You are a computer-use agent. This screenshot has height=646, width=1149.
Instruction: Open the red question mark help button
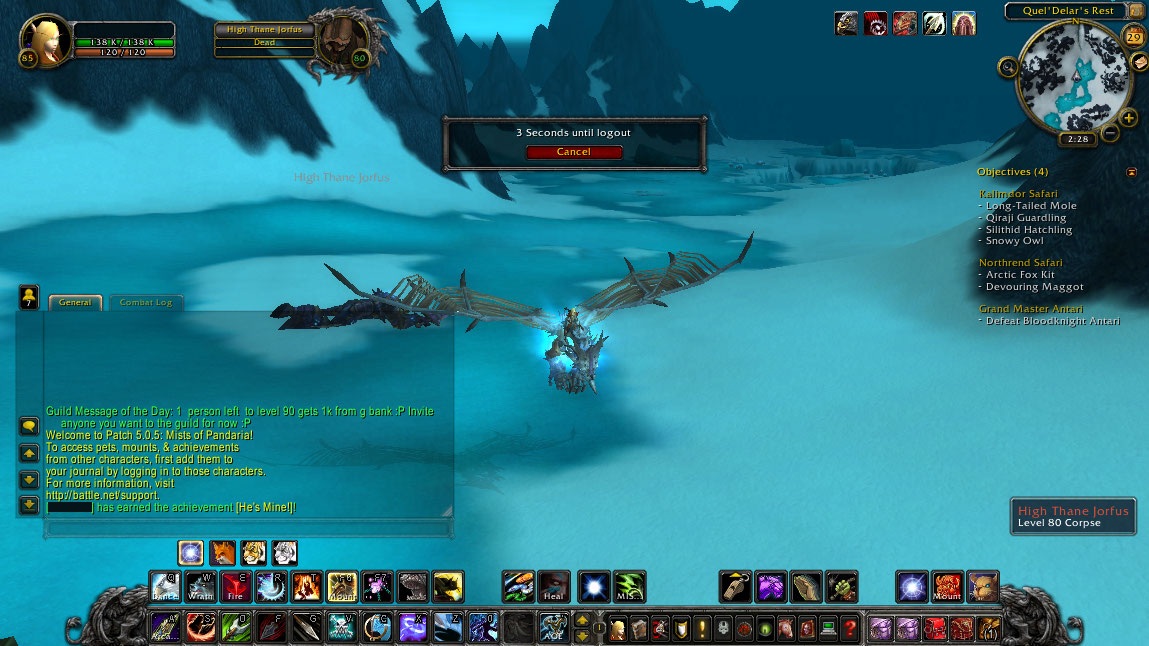click(849, 628)
